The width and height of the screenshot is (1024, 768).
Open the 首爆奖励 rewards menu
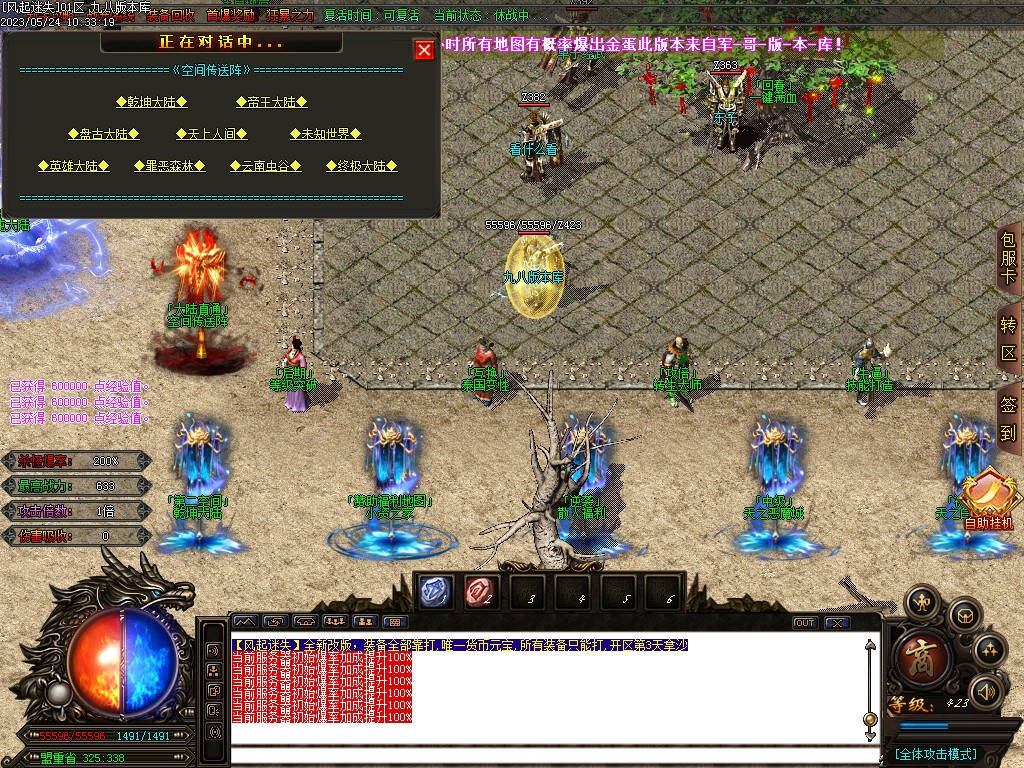coord(230,16)
